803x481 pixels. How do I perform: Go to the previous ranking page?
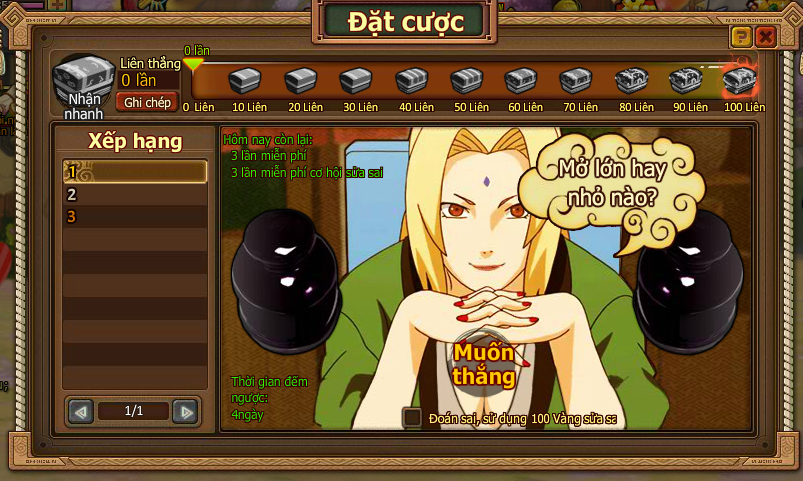81,411
